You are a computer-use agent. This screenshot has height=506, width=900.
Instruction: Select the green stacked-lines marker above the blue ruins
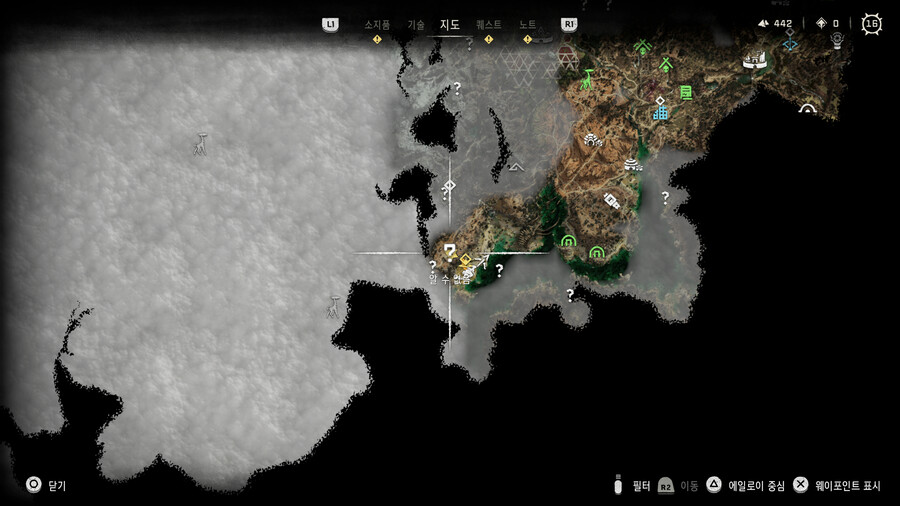[686, 92]
